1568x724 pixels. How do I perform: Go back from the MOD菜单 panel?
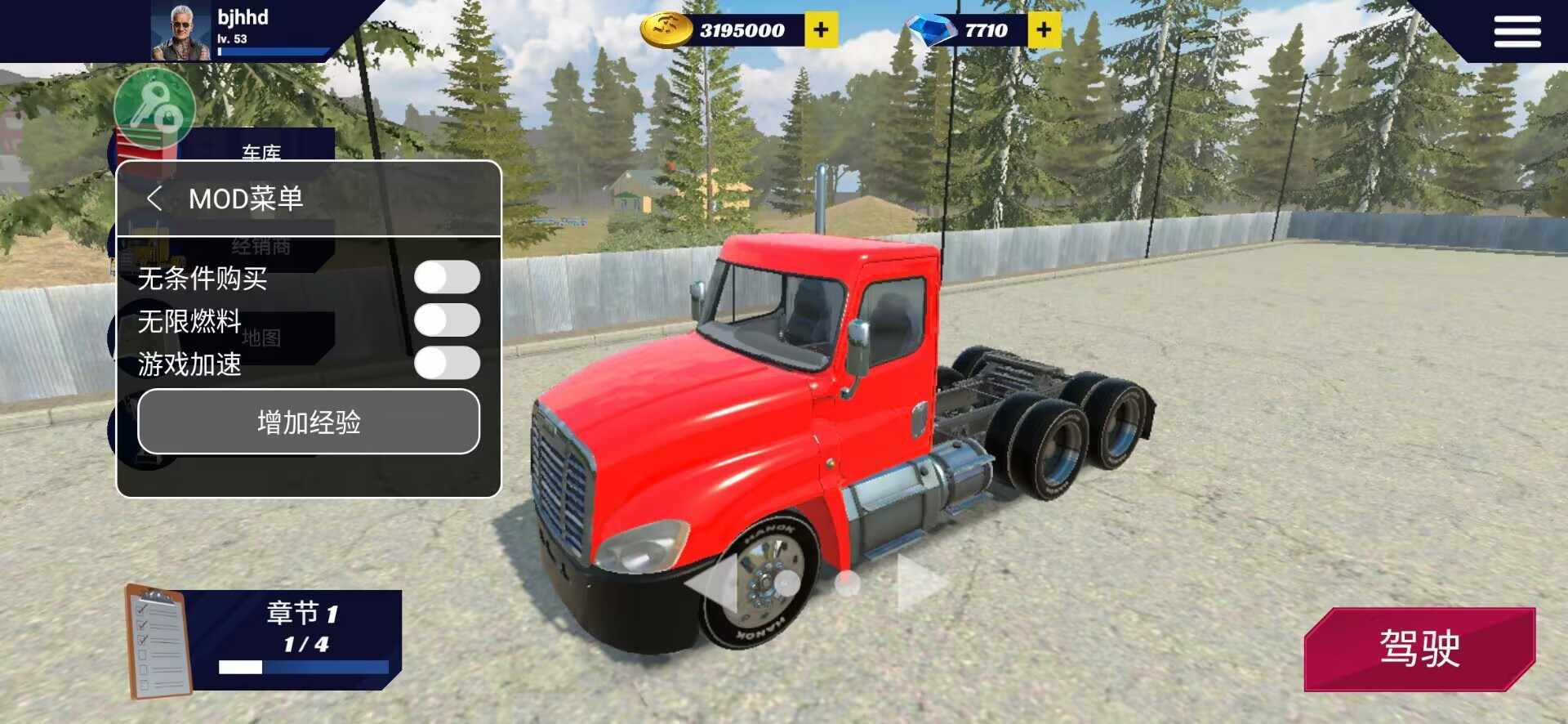(x=154, y=199)
